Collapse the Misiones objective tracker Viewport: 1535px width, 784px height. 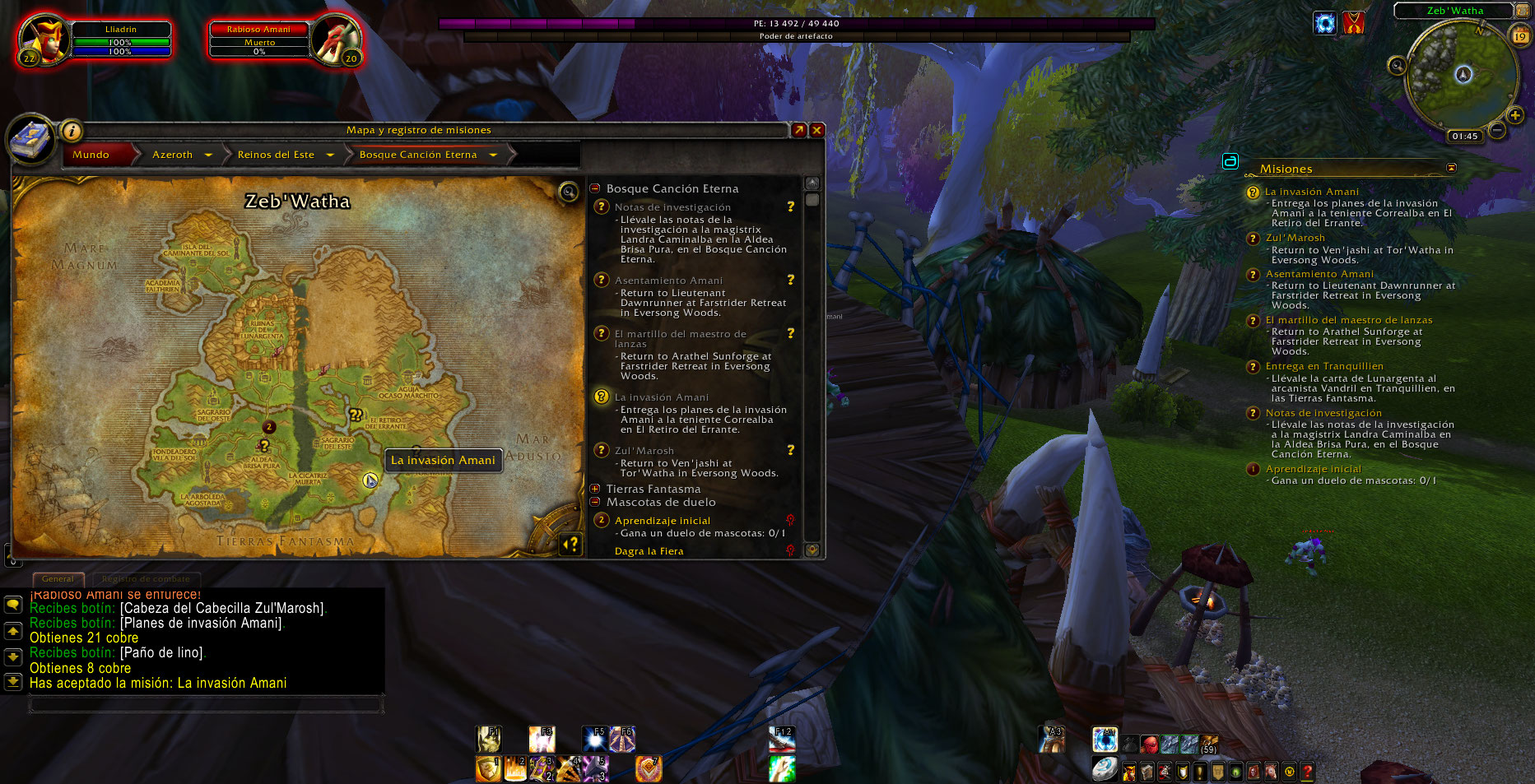1451,168
